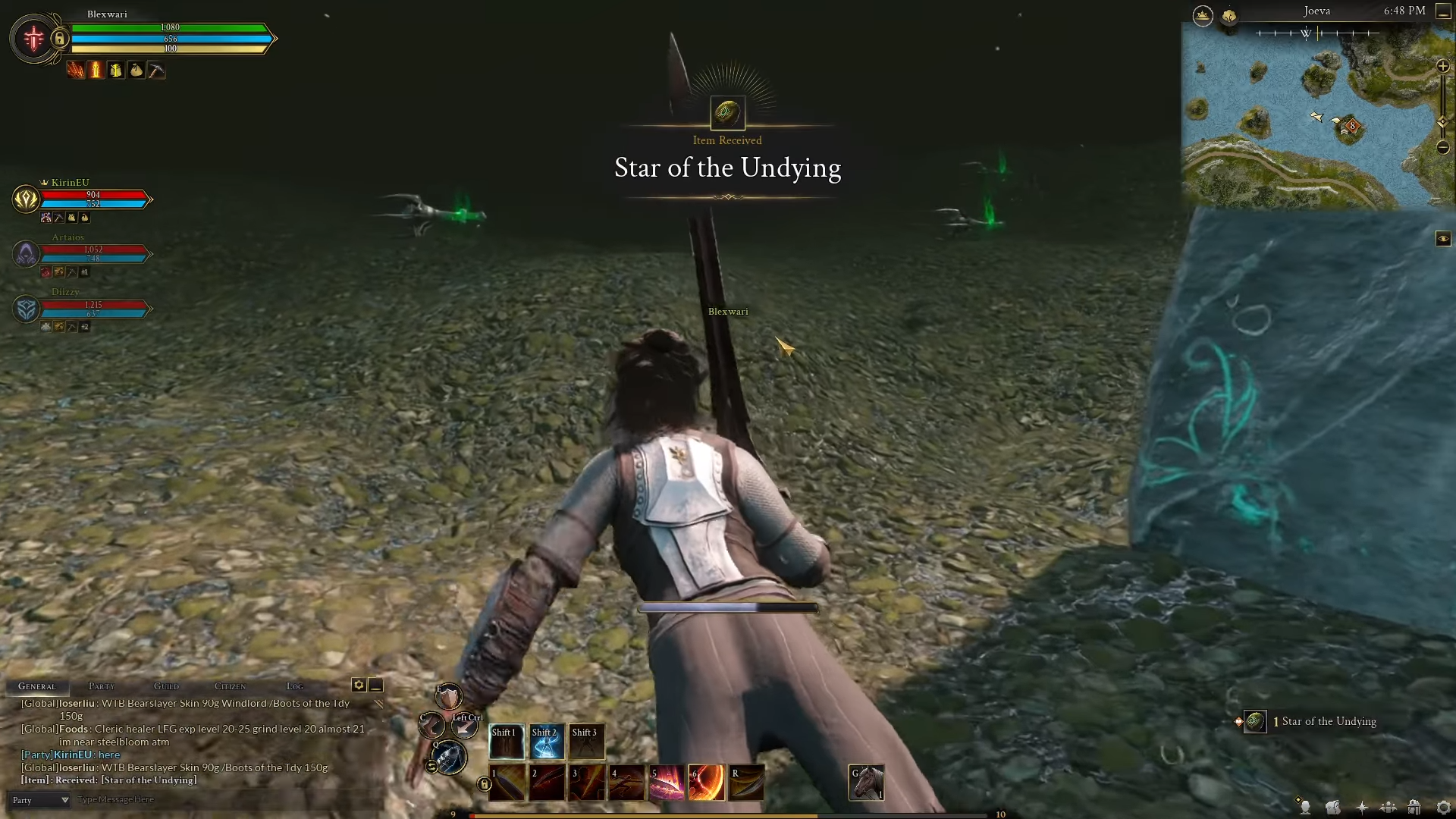Open chat settings gear
Viewport: 1456px width, 819px height.
[359, 685]
